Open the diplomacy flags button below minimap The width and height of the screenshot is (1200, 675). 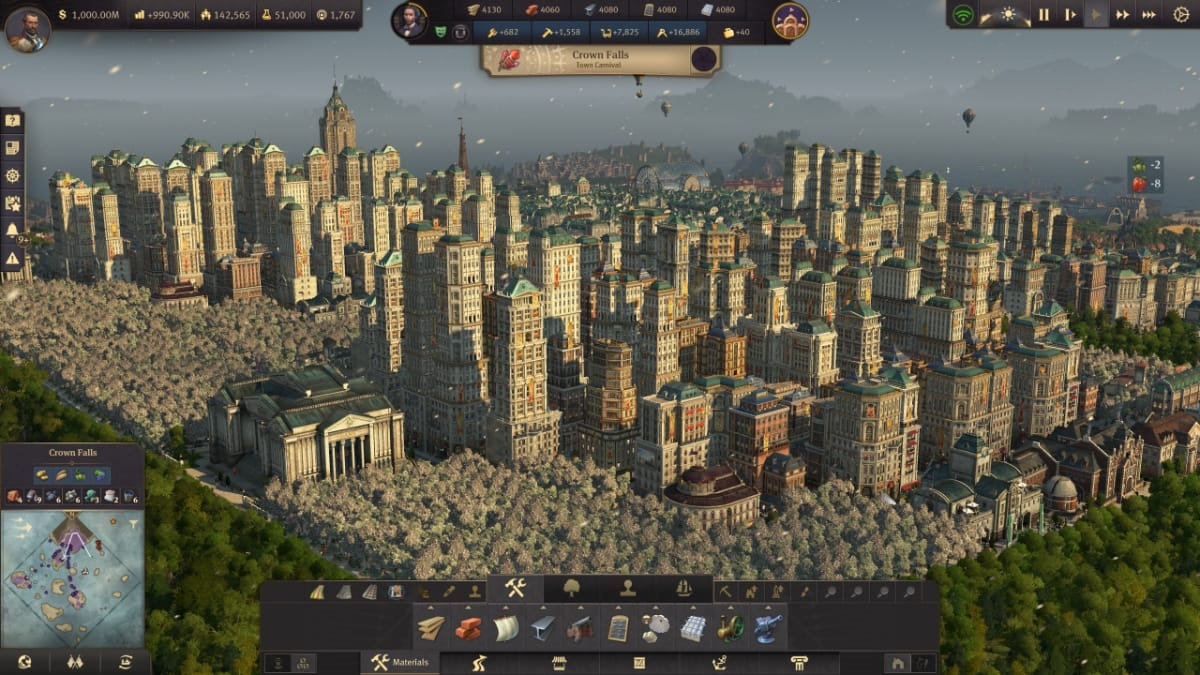pyautogui.click(x=74, y=662)
